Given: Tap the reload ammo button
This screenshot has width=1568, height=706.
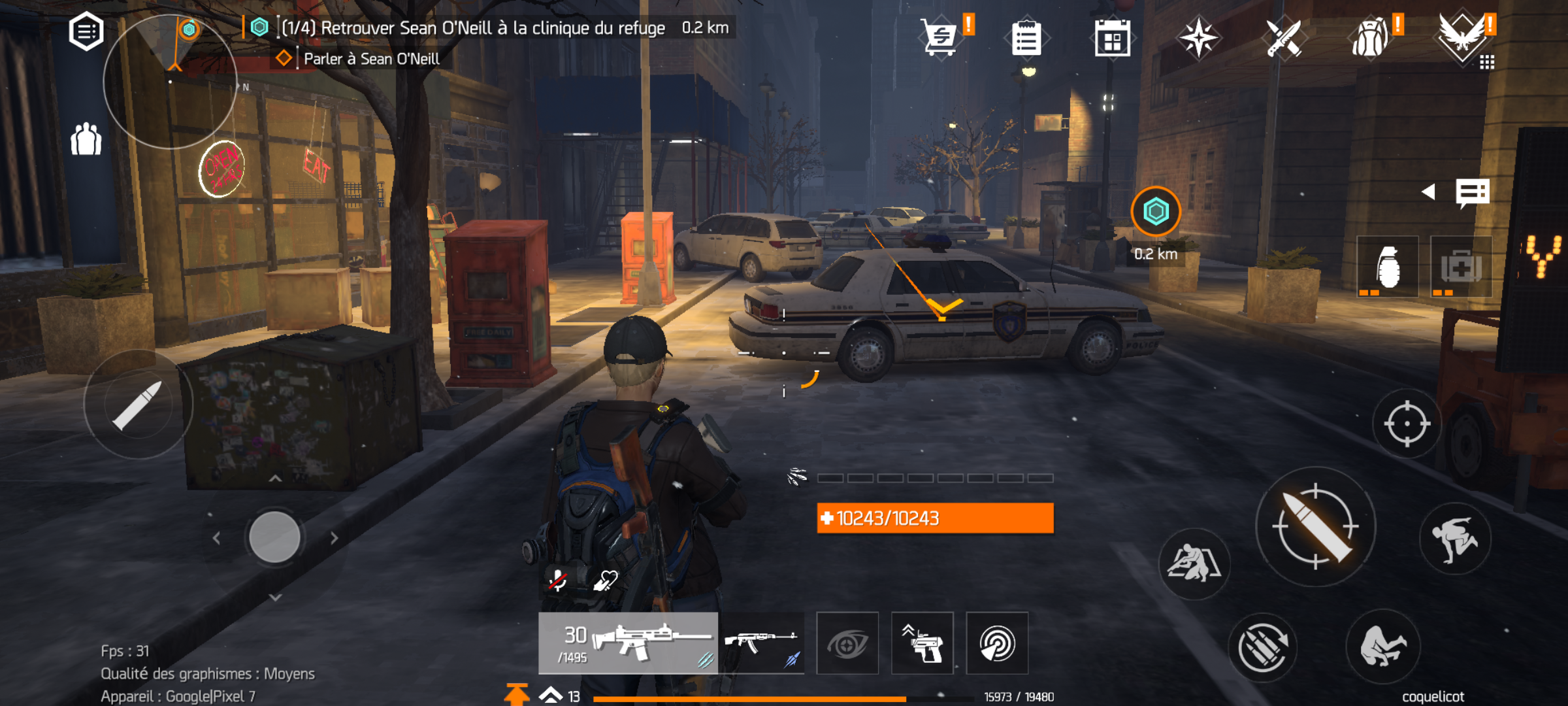Looking at the screenshot, I should [1262, 647].
